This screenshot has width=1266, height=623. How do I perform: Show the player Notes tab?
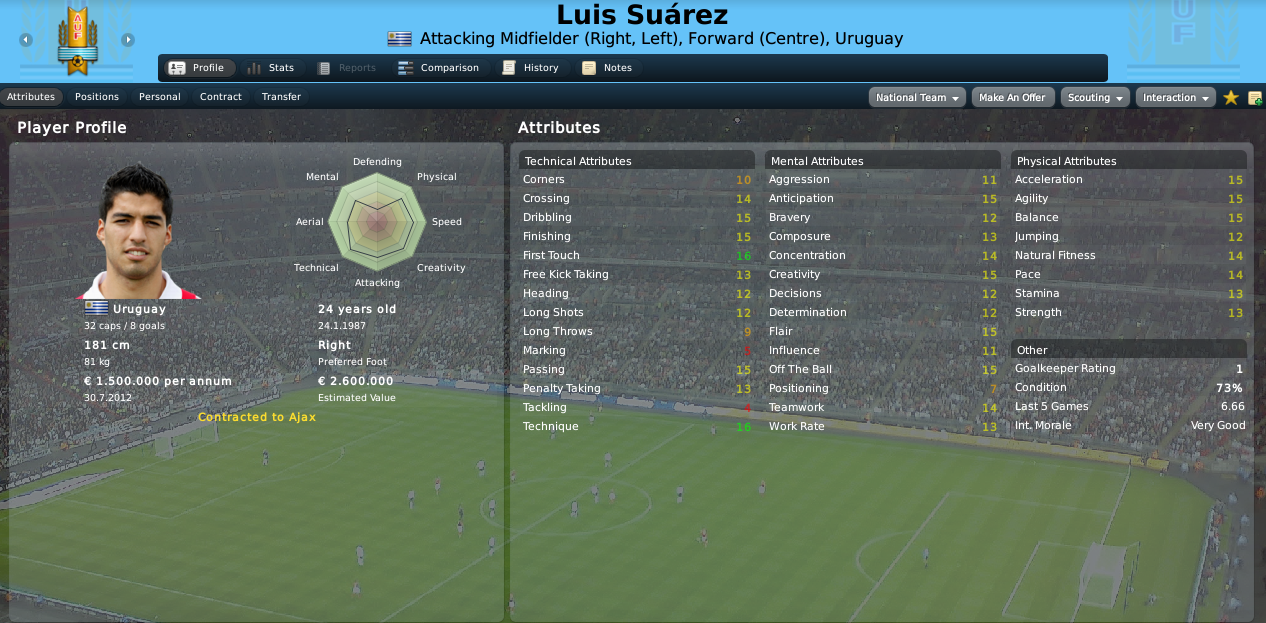pos(607,68)
